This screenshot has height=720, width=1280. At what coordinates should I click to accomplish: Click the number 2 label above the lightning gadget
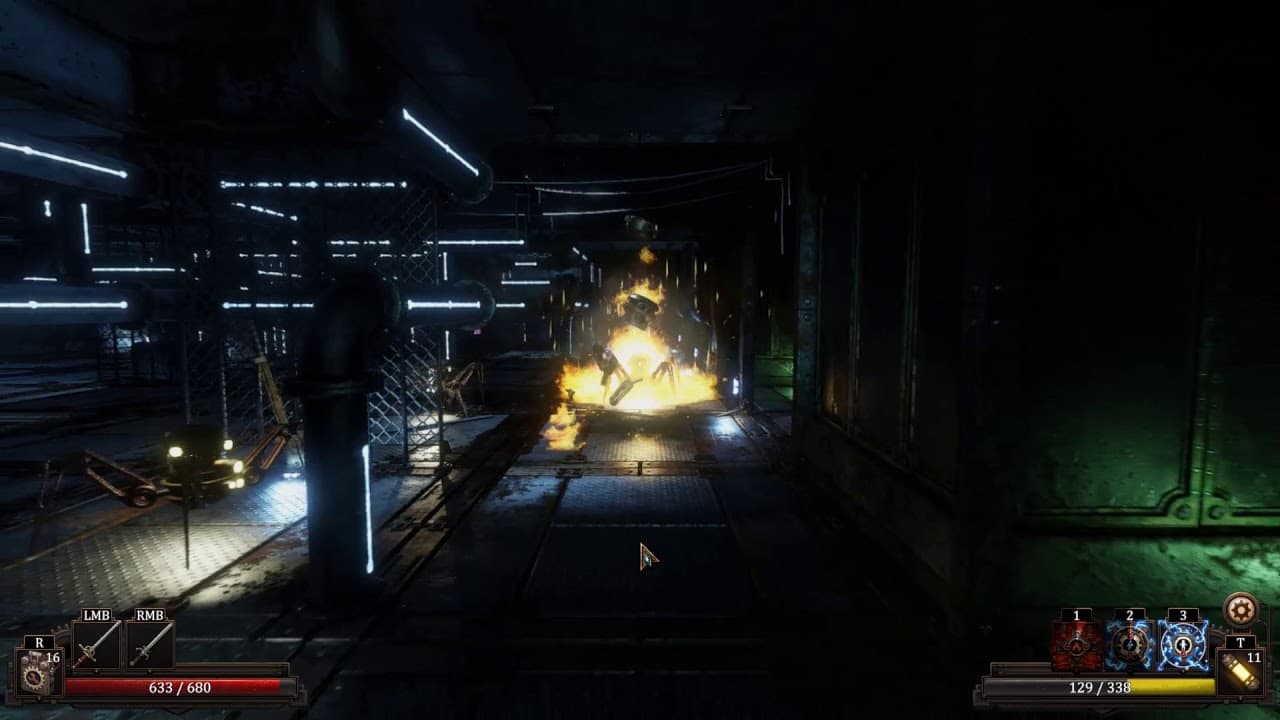(x=1130, y=614)
